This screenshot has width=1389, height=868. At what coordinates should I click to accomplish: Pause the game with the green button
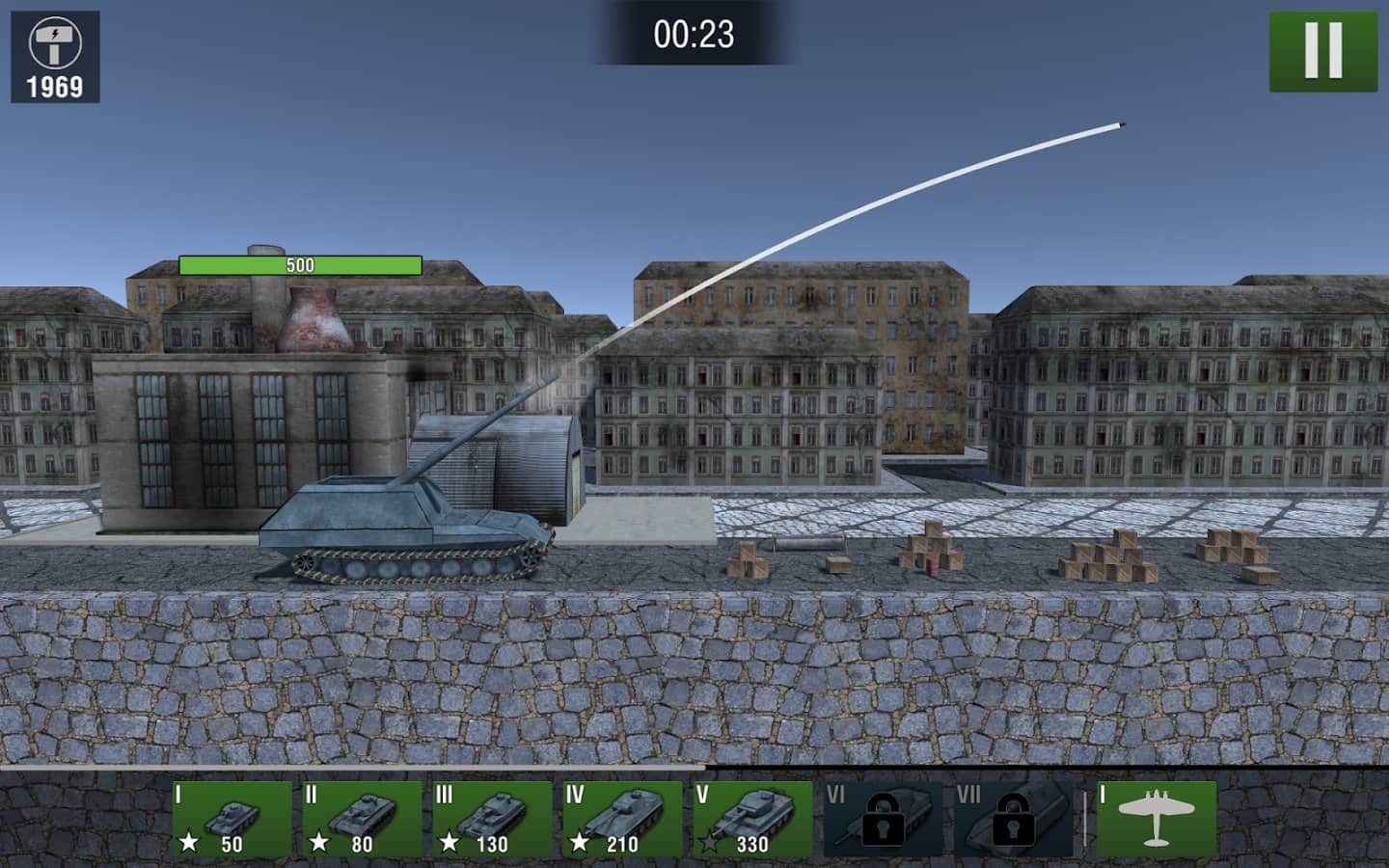[x=1322, y=51]
